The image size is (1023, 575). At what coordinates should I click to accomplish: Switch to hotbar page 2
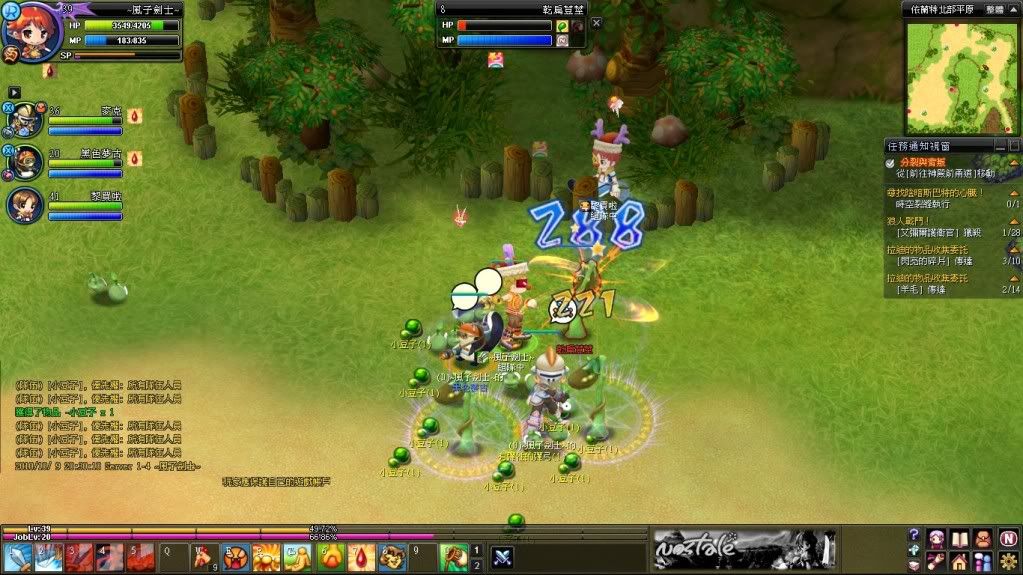(476, 565)
